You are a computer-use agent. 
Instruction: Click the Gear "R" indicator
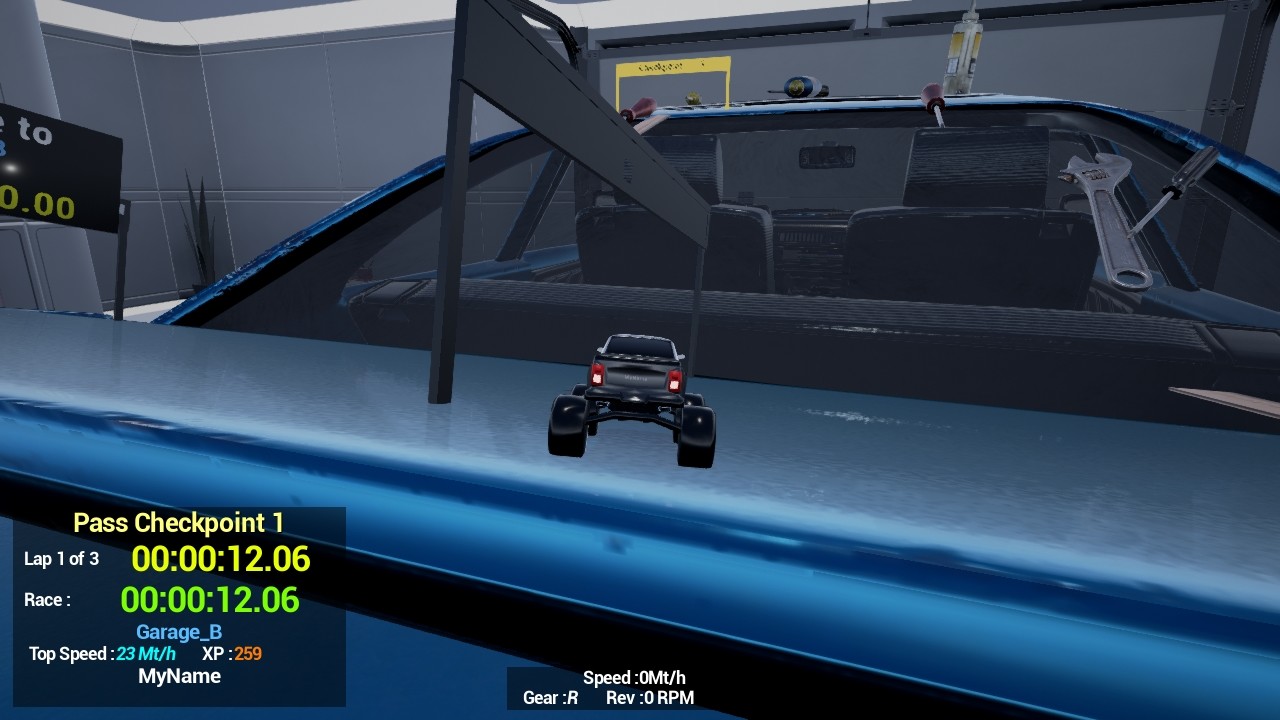(x=550, y=697)
